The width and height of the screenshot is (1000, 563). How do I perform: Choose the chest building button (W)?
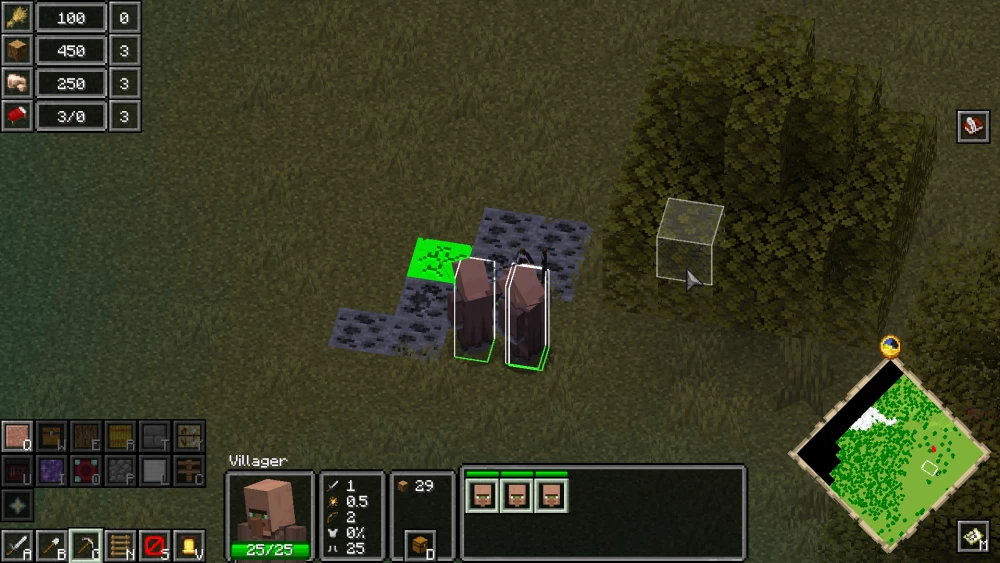[x=52, y=437]
